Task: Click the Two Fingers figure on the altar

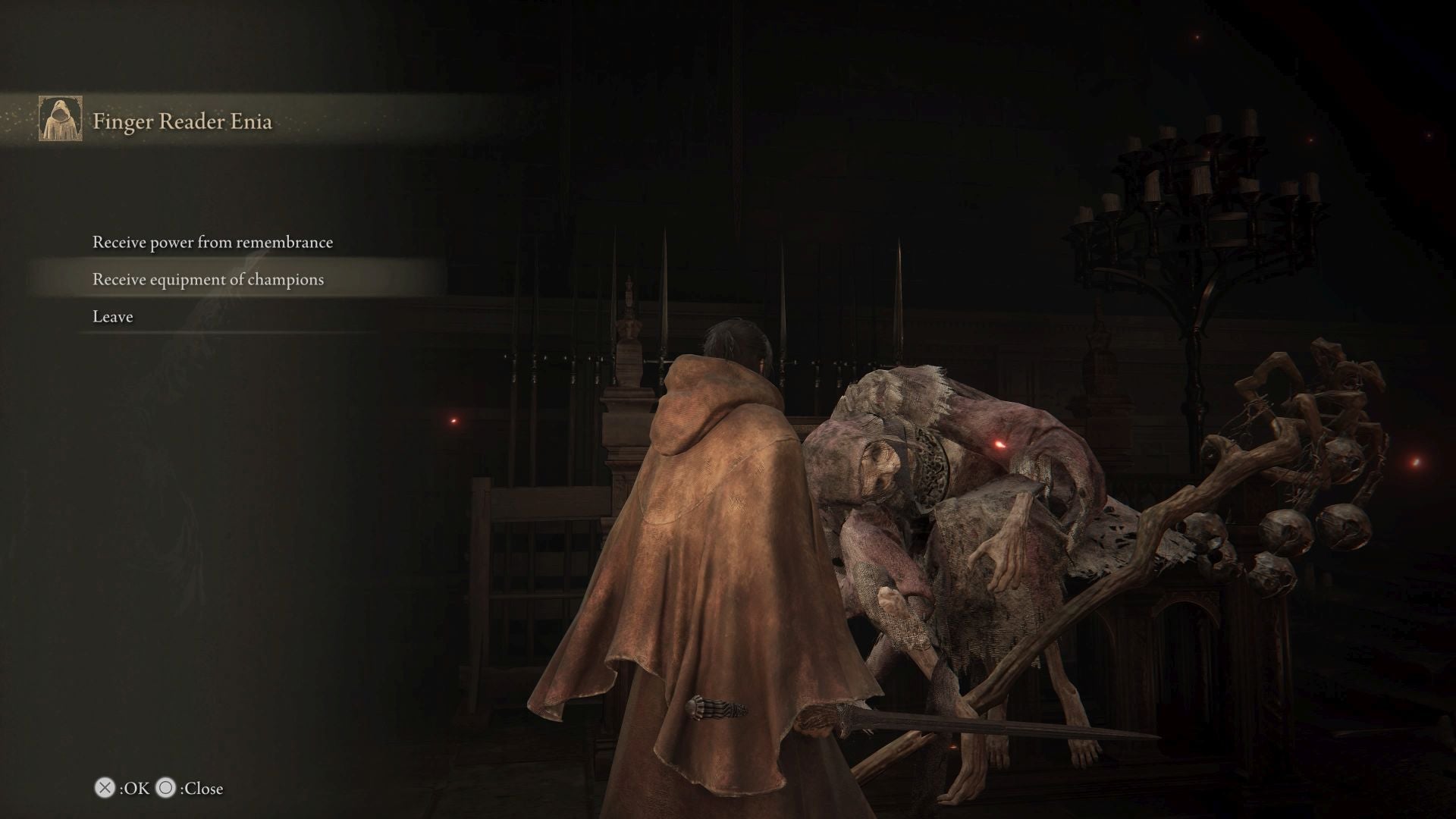Action: (971, 531)
